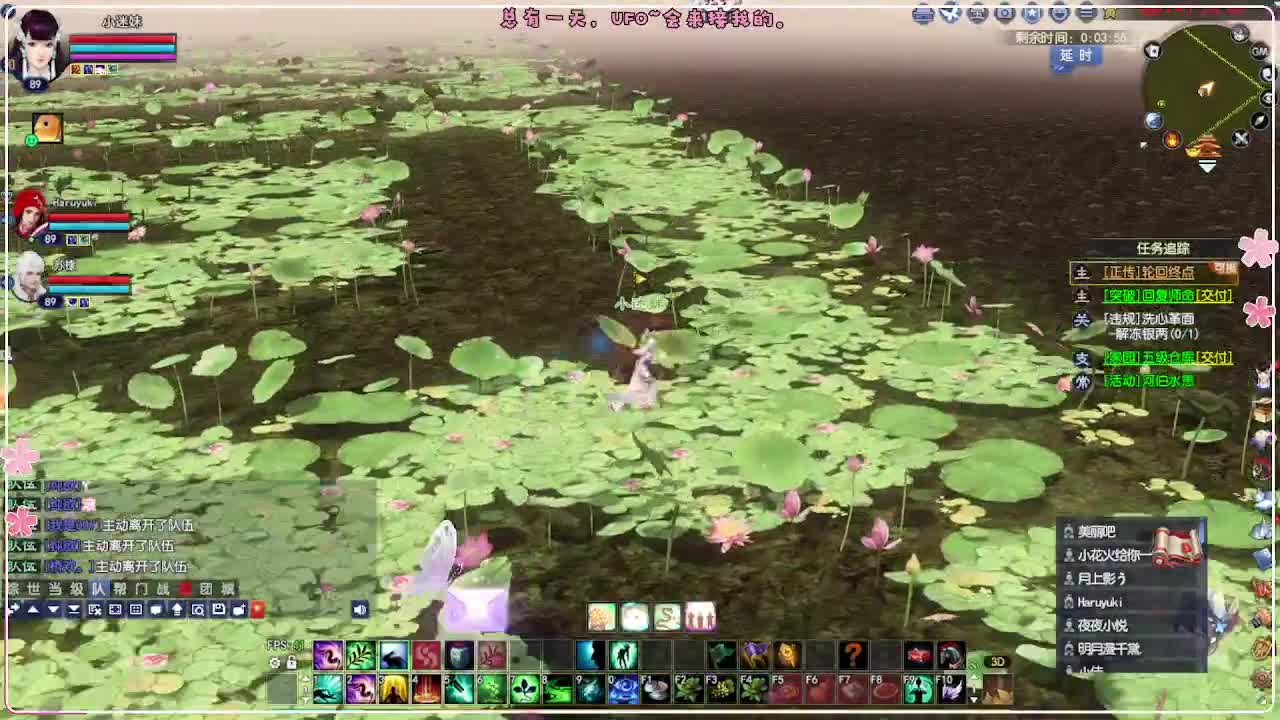
Task: Click the magnifier search icon in the chat toolbar
Action: point(199,610)
